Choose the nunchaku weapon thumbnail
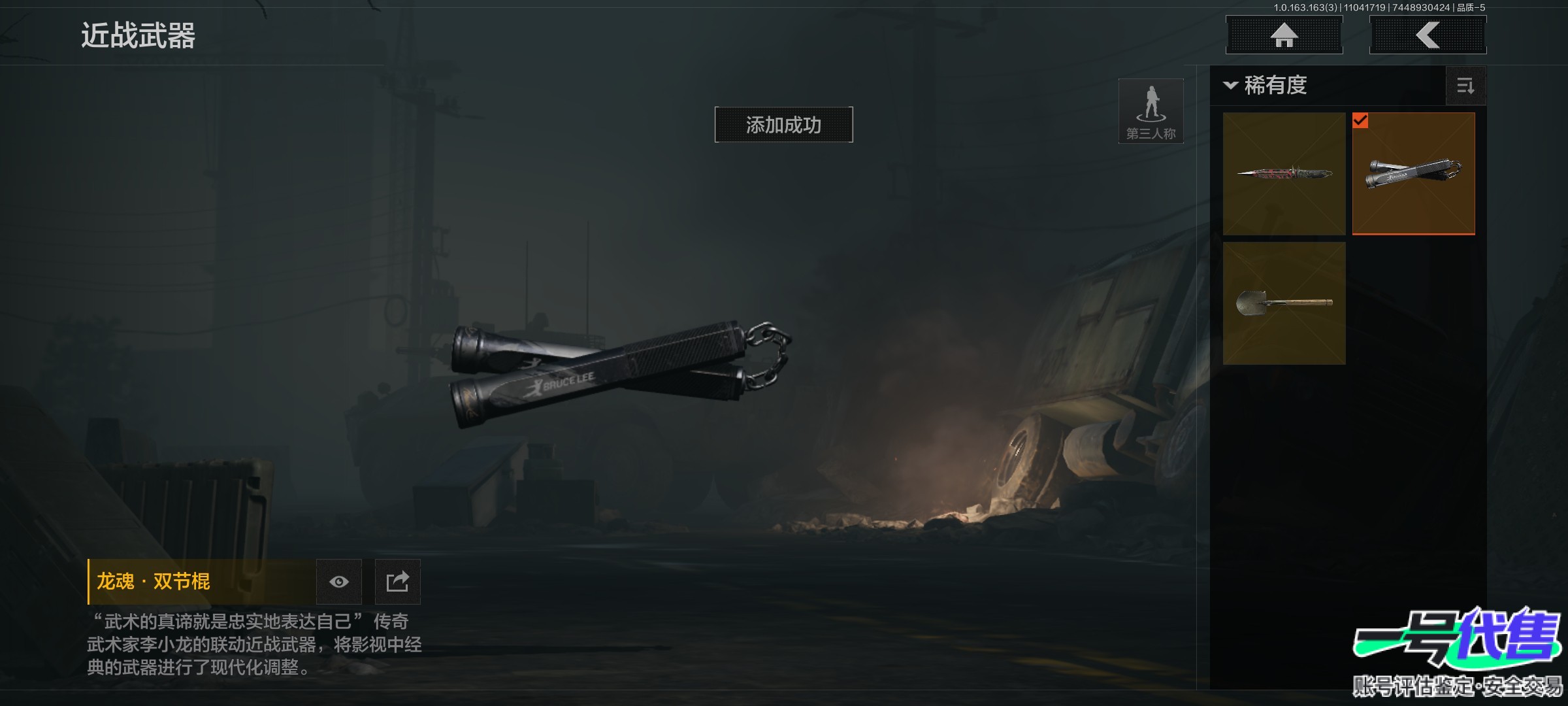Viewport: 1568px width, 706px height. click(1413, 173)
